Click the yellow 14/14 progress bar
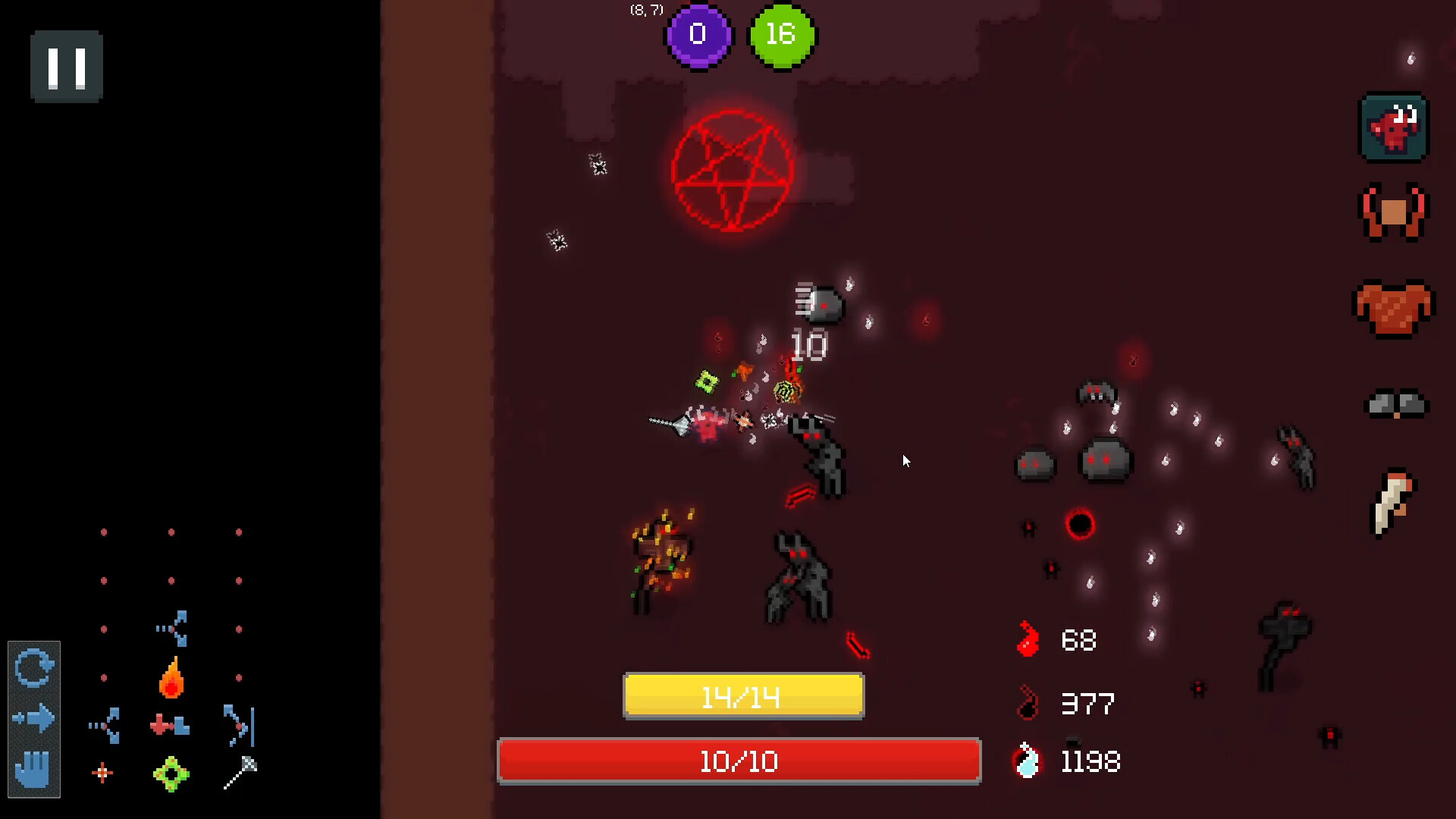 tap(742, 695)
